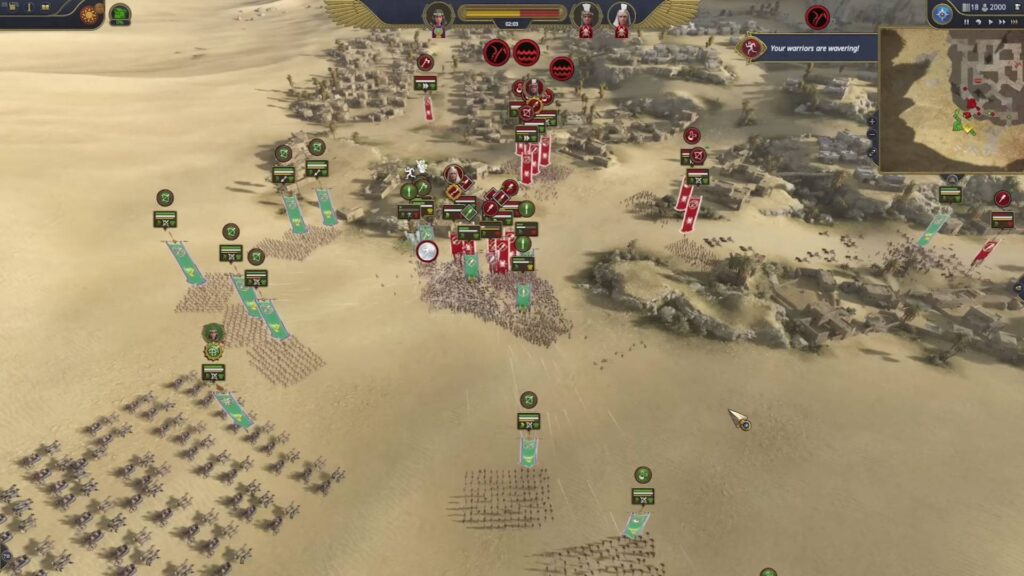Pause the battle with the pause button
Screen dimensions: 1024x576
tap(965, 20)
